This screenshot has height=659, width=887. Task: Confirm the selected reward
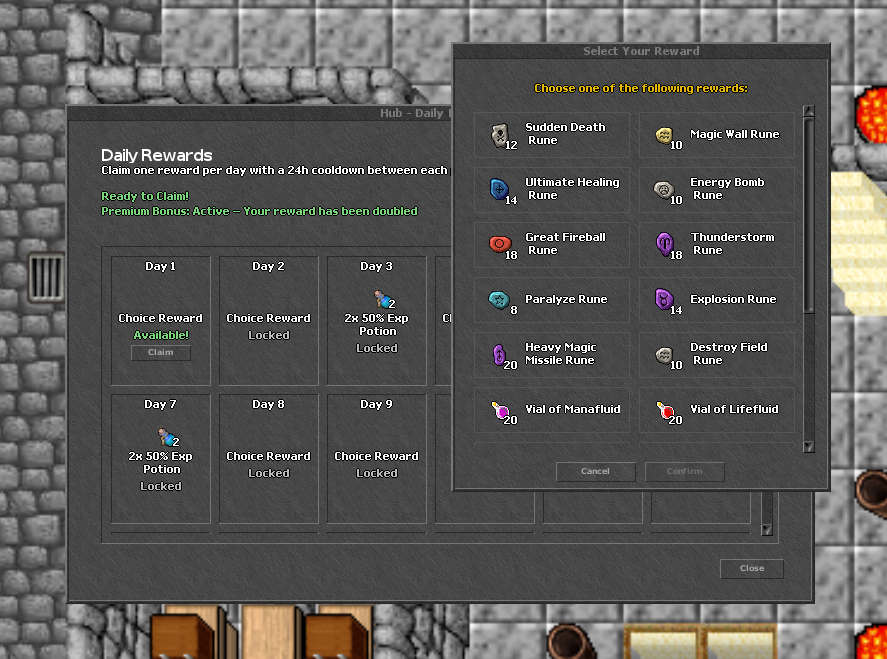pyautogui.click(x=684, y=471)
